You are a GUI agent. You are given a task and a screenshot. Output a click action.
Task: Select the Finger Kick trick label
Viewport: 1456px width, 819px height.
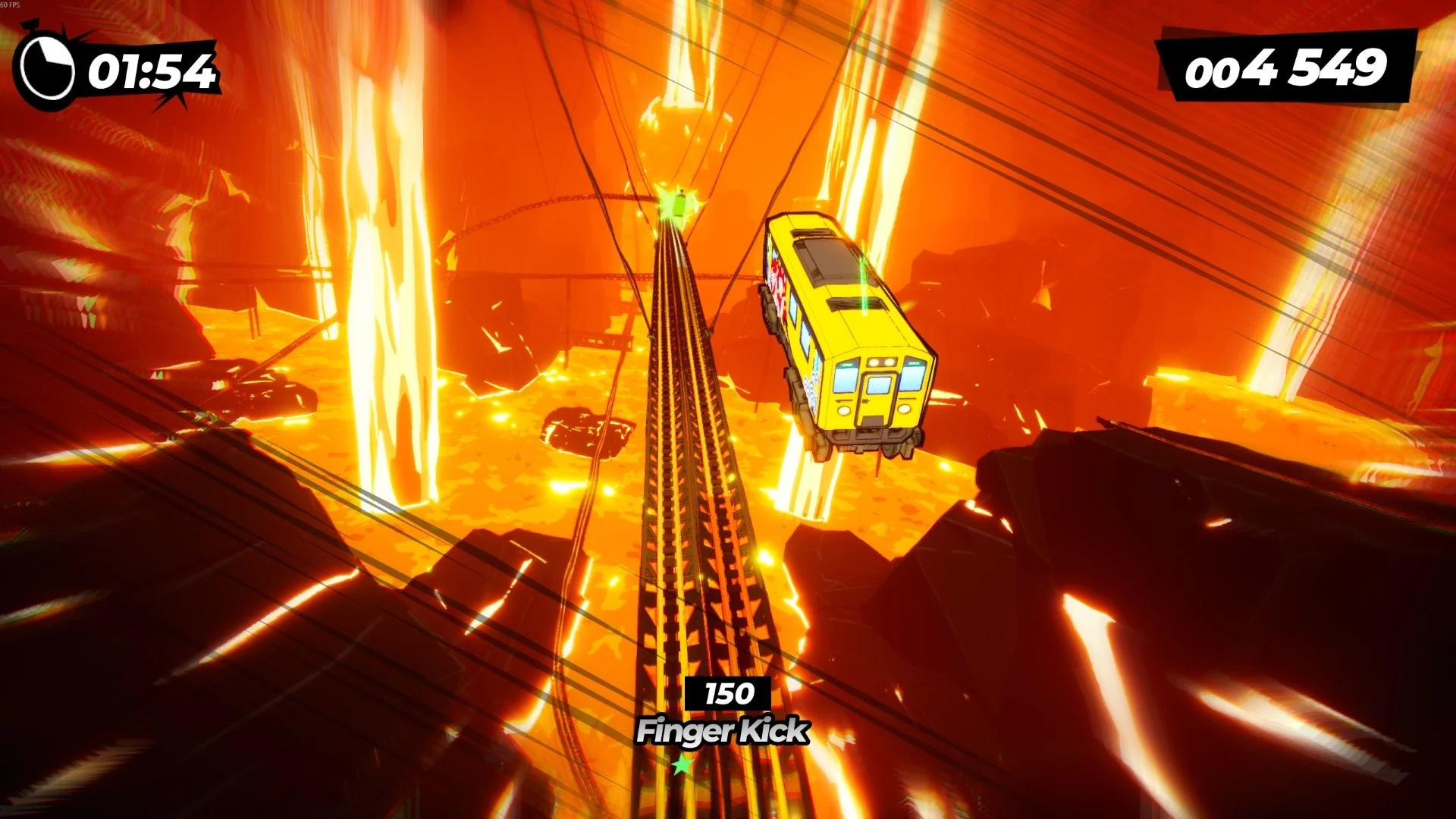point(724,733)
